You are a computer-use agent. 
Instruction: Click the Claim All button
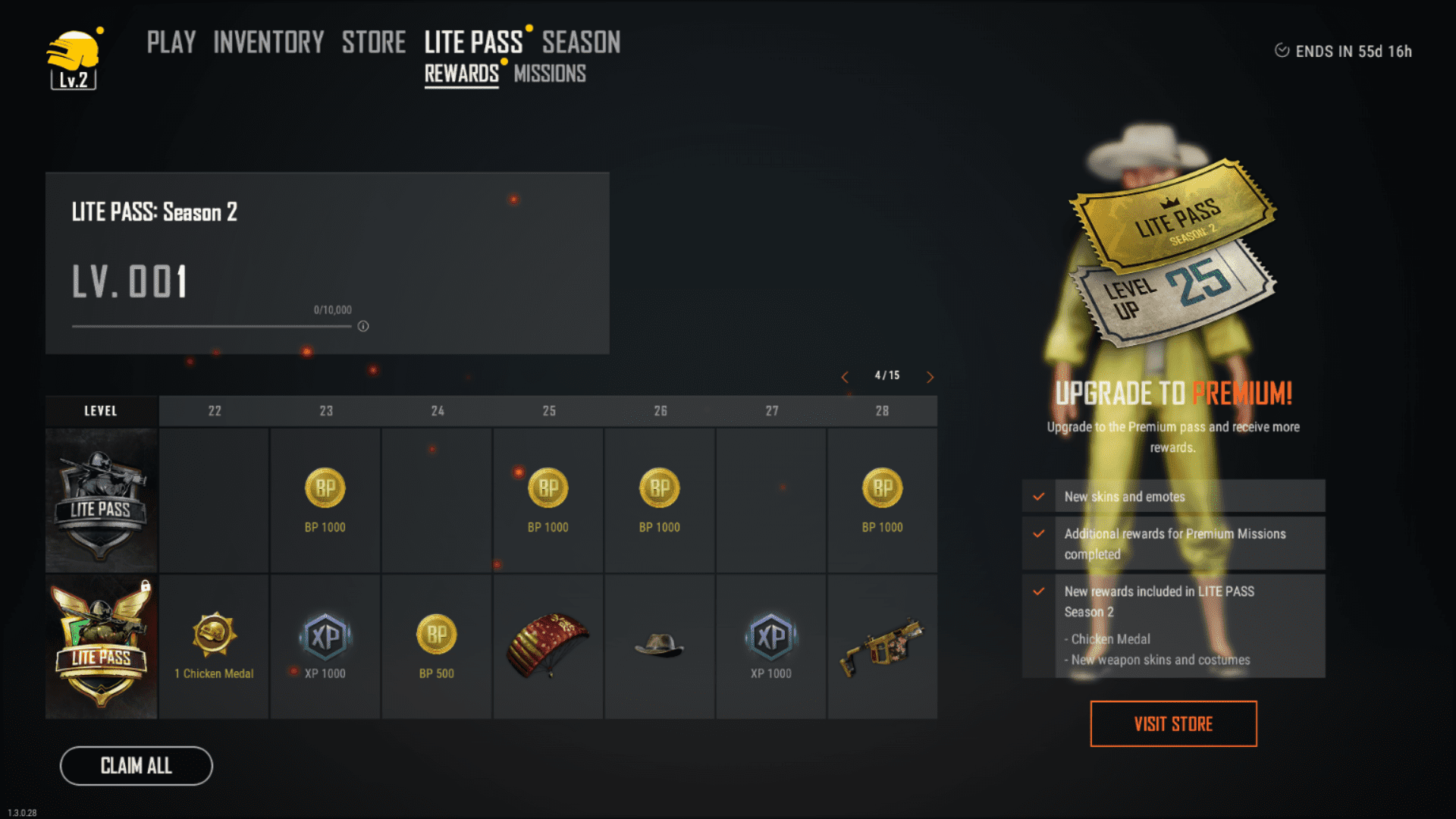coord(136,766)
